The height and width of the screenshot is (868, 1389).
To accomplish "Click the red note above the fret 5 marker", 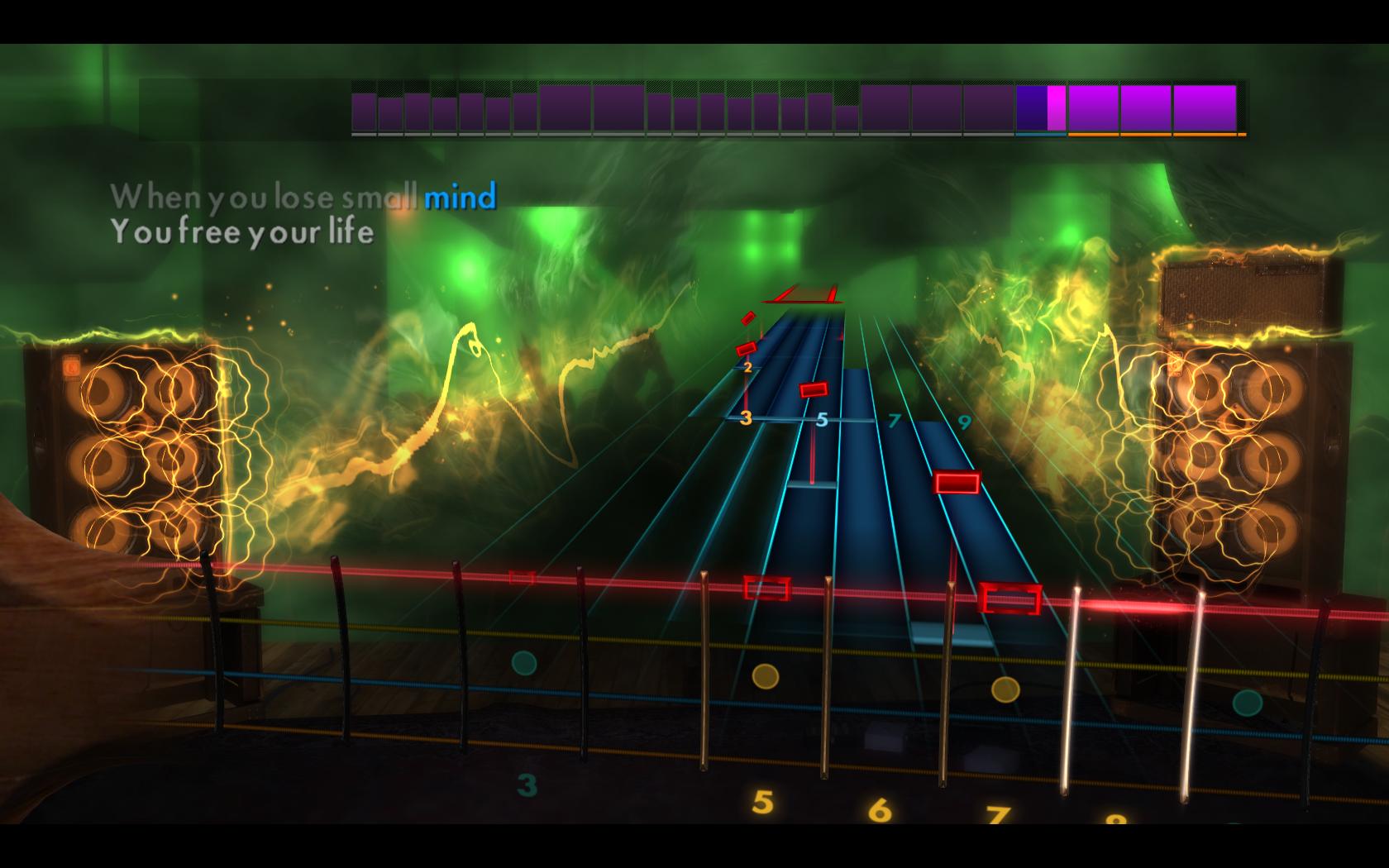I will 813,389.
